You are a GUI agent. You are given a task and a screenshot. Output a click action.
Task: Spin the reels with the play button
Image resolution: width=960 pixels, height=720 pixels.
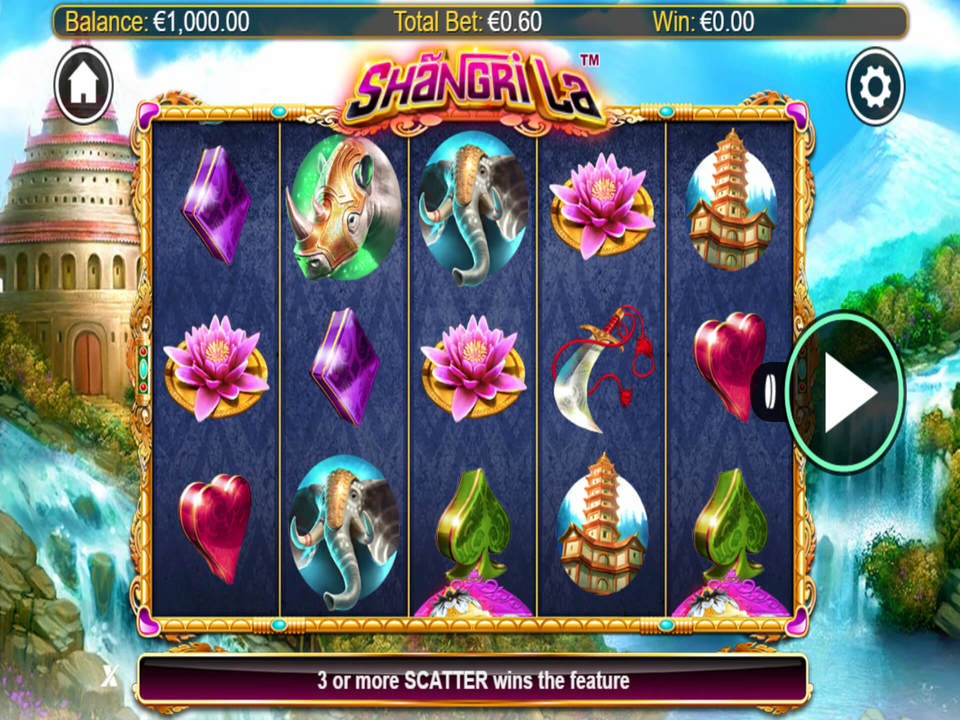tap(846, 389)
